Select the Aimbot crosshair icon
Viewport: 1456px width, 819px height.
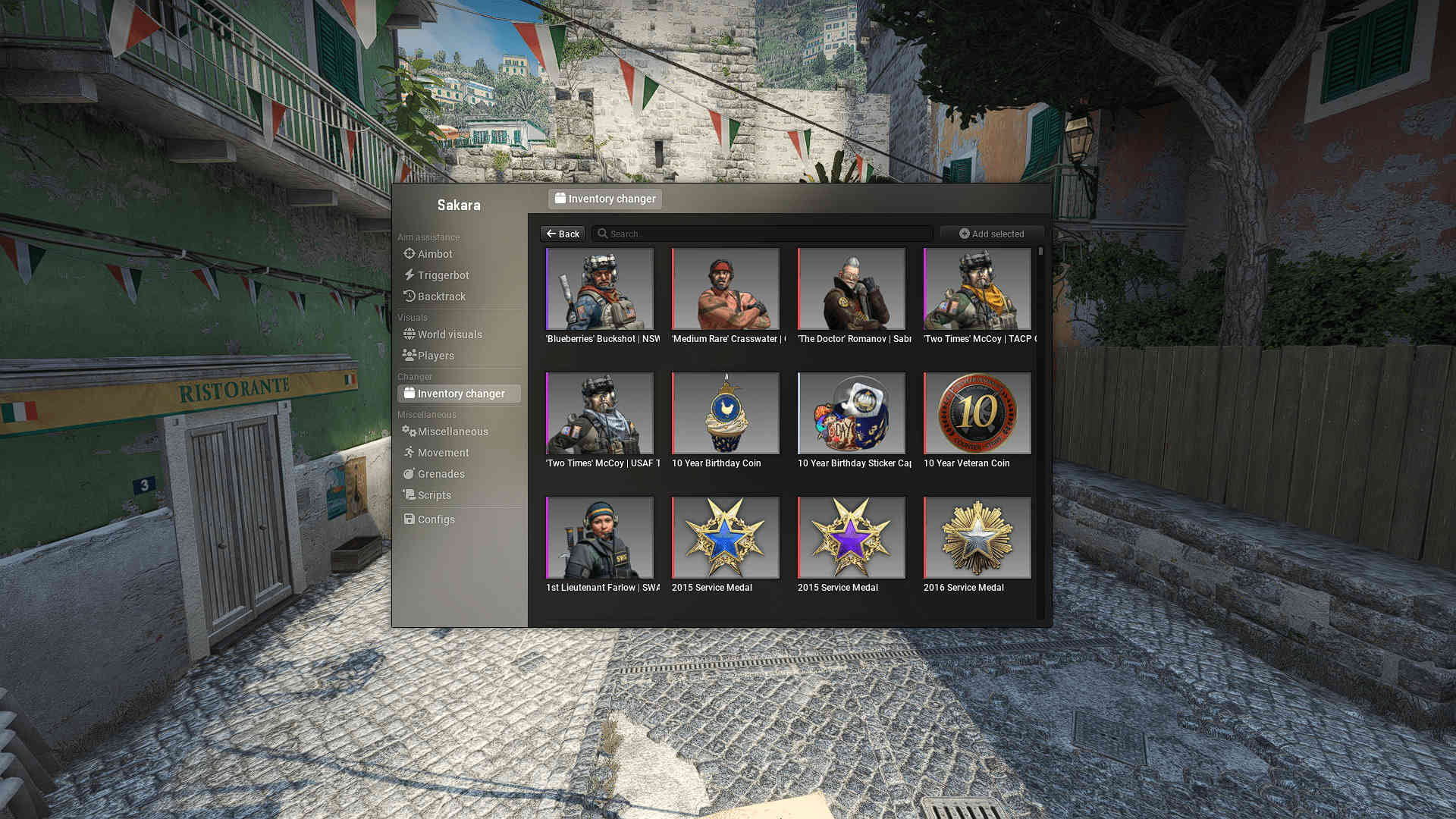coord(409,254)
